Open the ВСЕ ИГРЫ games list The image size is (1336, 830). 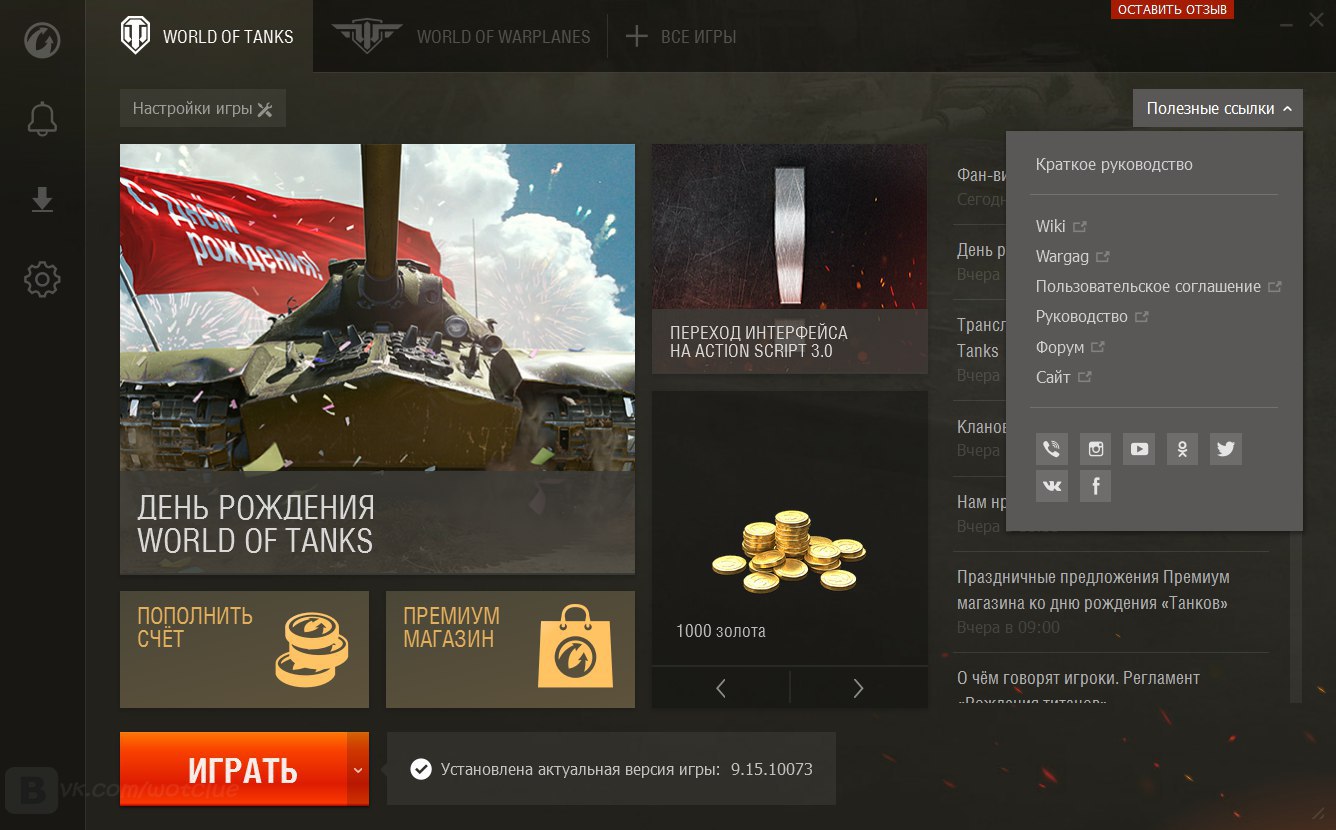681,37
